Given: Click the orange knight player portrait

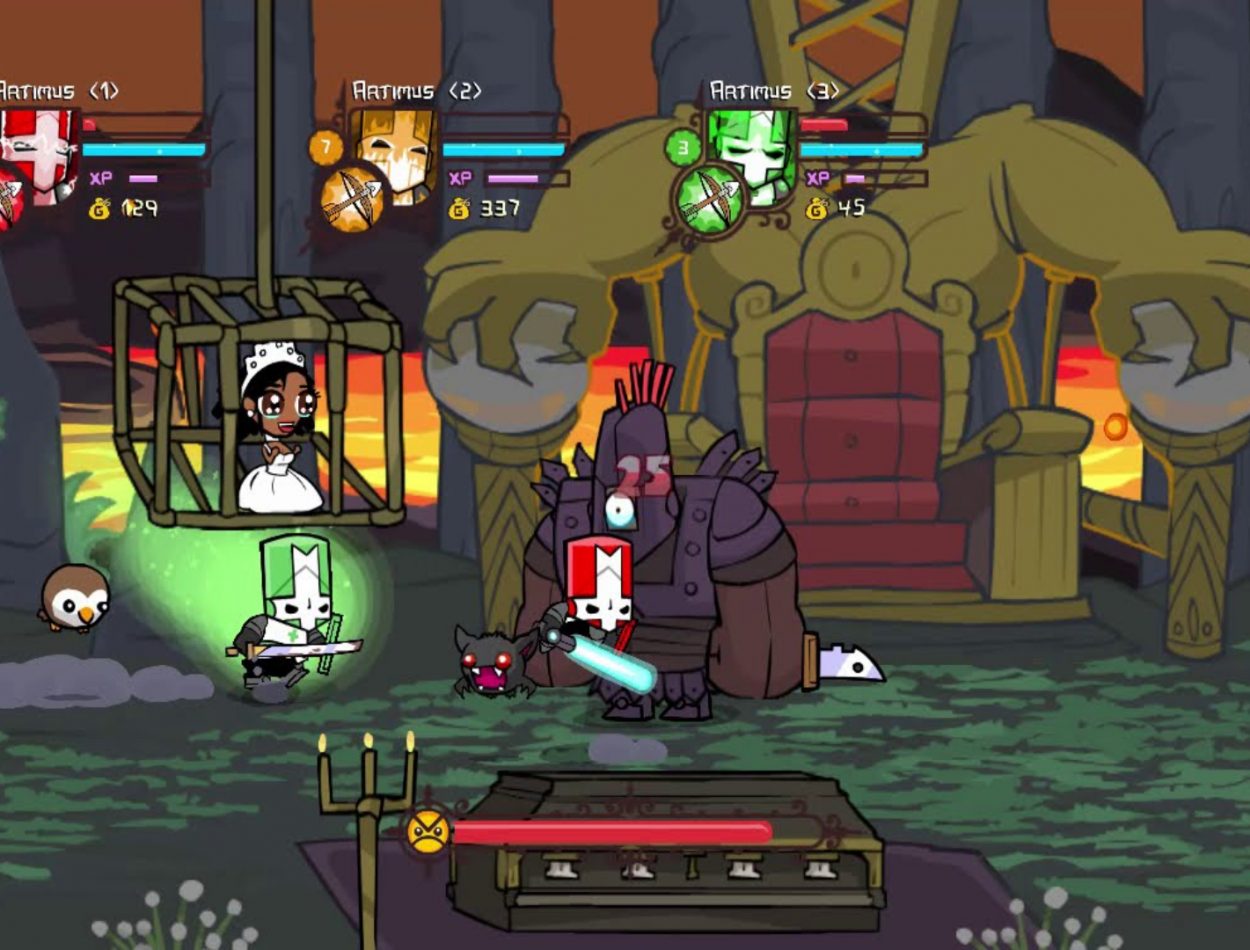Looking at the screenshot, I should click(x=396, y=150).
